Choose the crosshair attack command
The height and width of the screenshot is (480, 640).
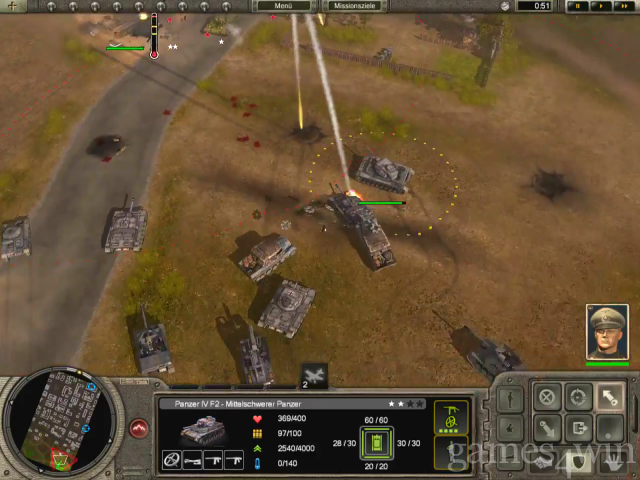pyautogui.click(x=578, y=396)
